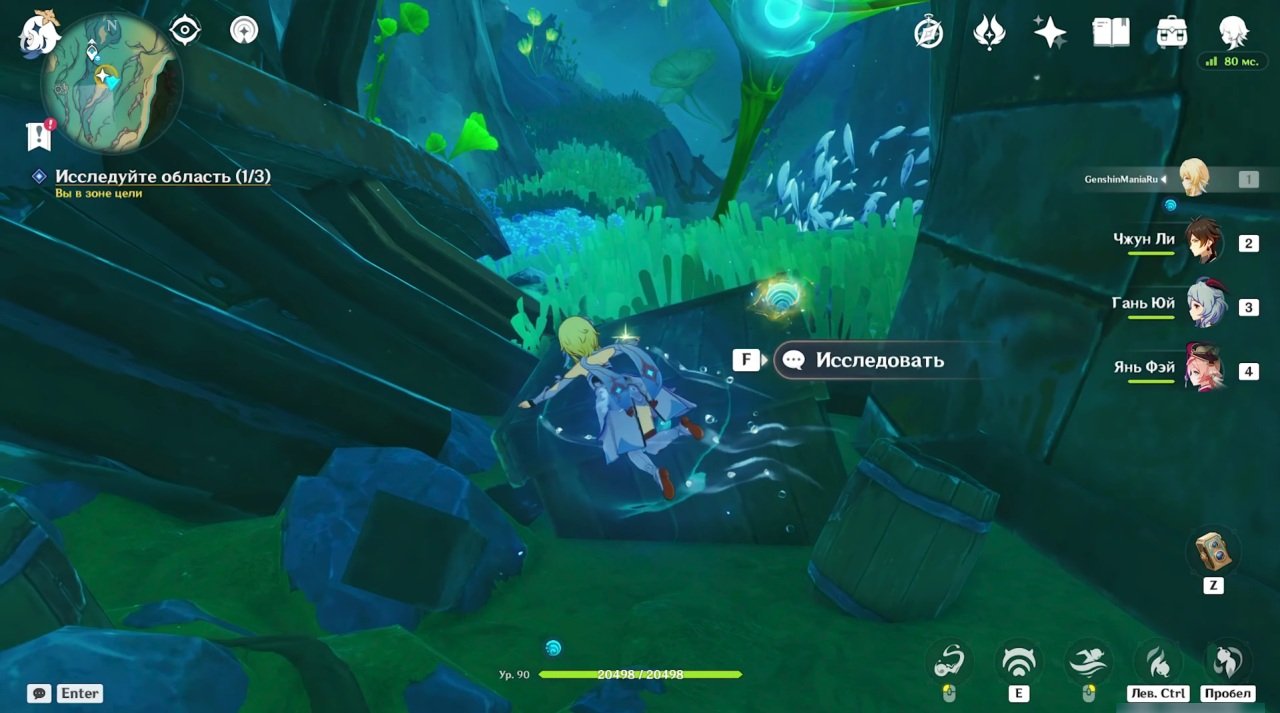Click the circular minimap
This screenshot has height=713, width=1280.
coord(110,82)
